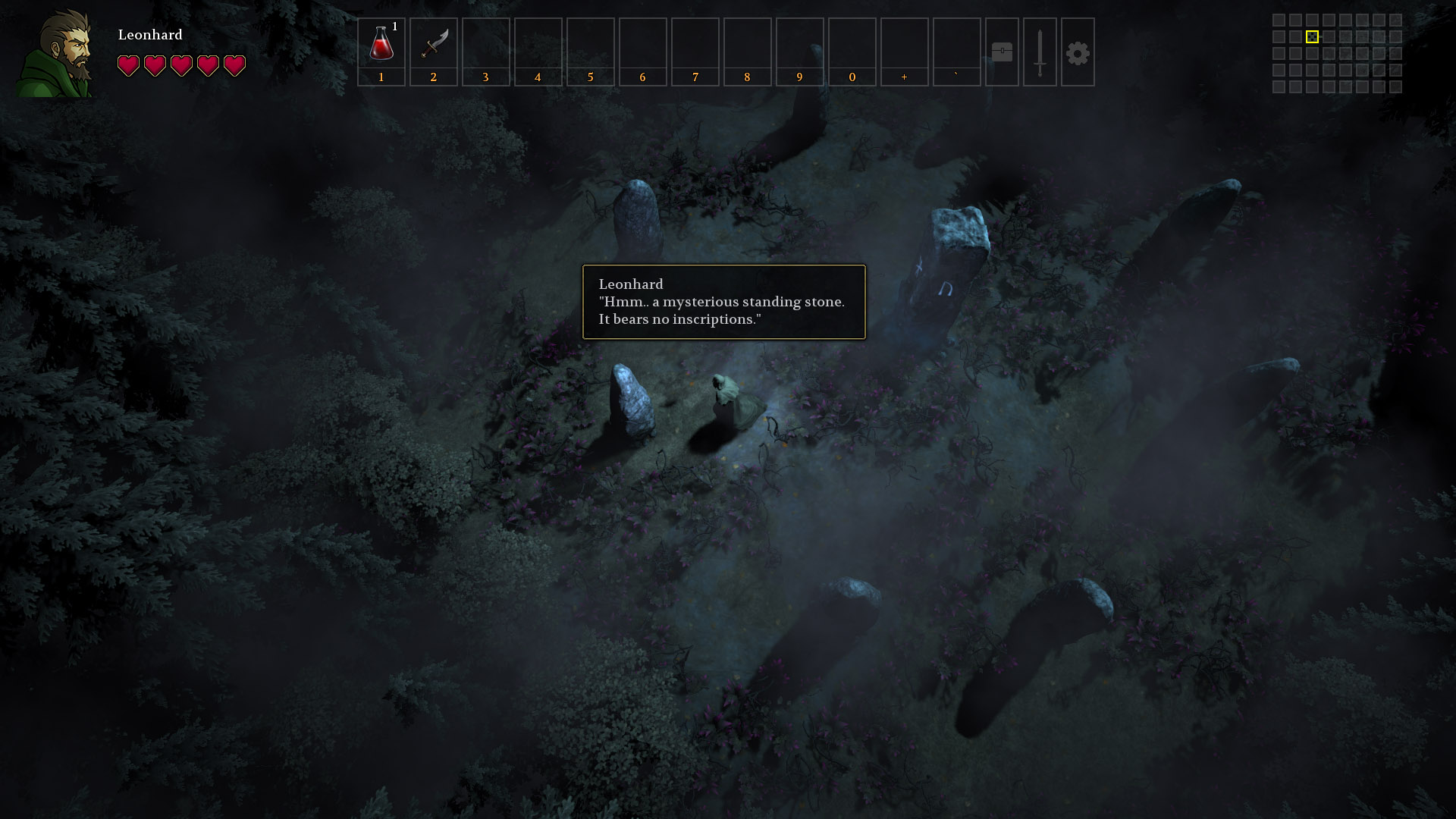This screenshot has width=1456, height=819.
Task: Open the chest inventory icon on the toolbar
Action: (1003, 52)
